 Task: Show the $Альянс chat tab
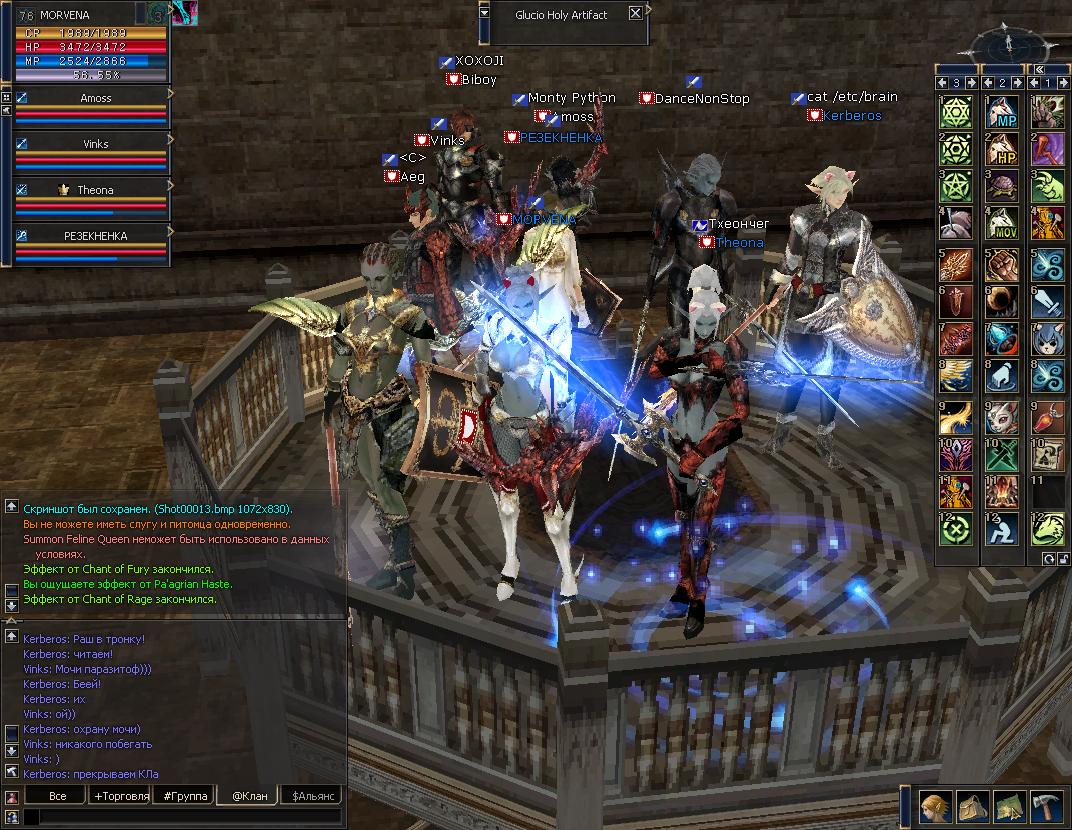[311, 796]
